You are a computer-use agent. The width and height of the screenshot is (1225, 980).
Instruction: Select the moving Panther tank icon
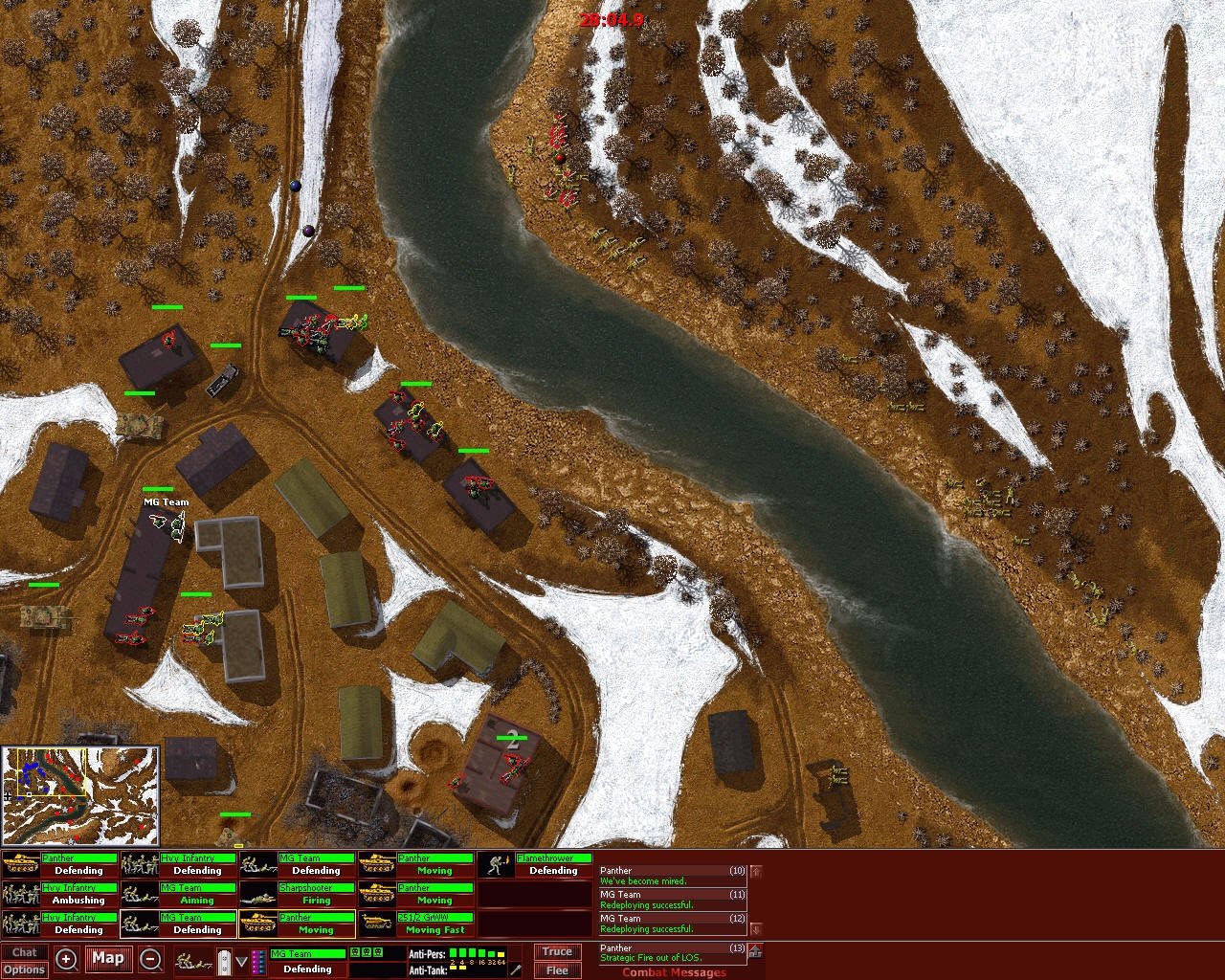[x=378, y=862]
